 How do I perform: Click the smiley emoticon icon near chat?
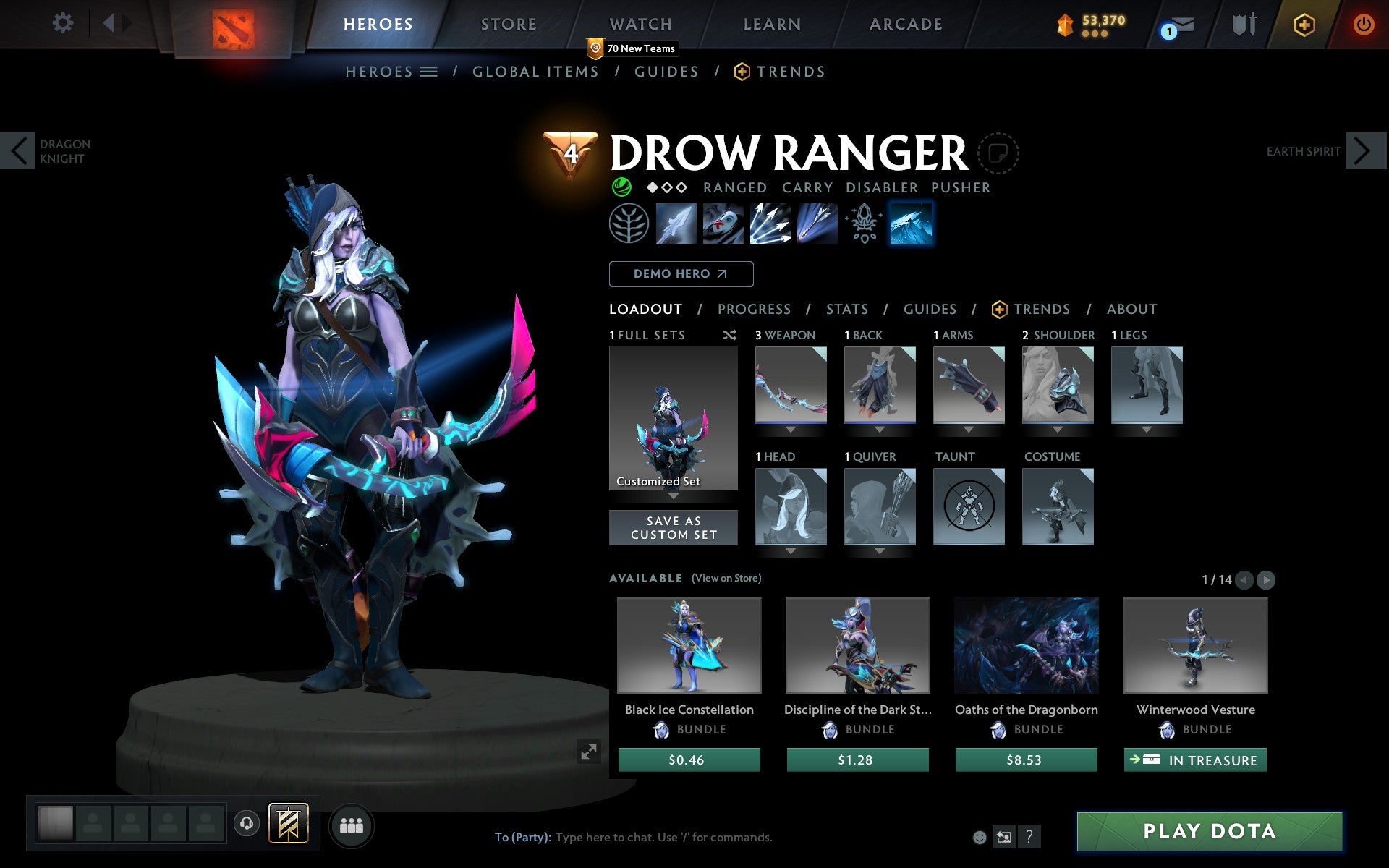click(980, 837)
